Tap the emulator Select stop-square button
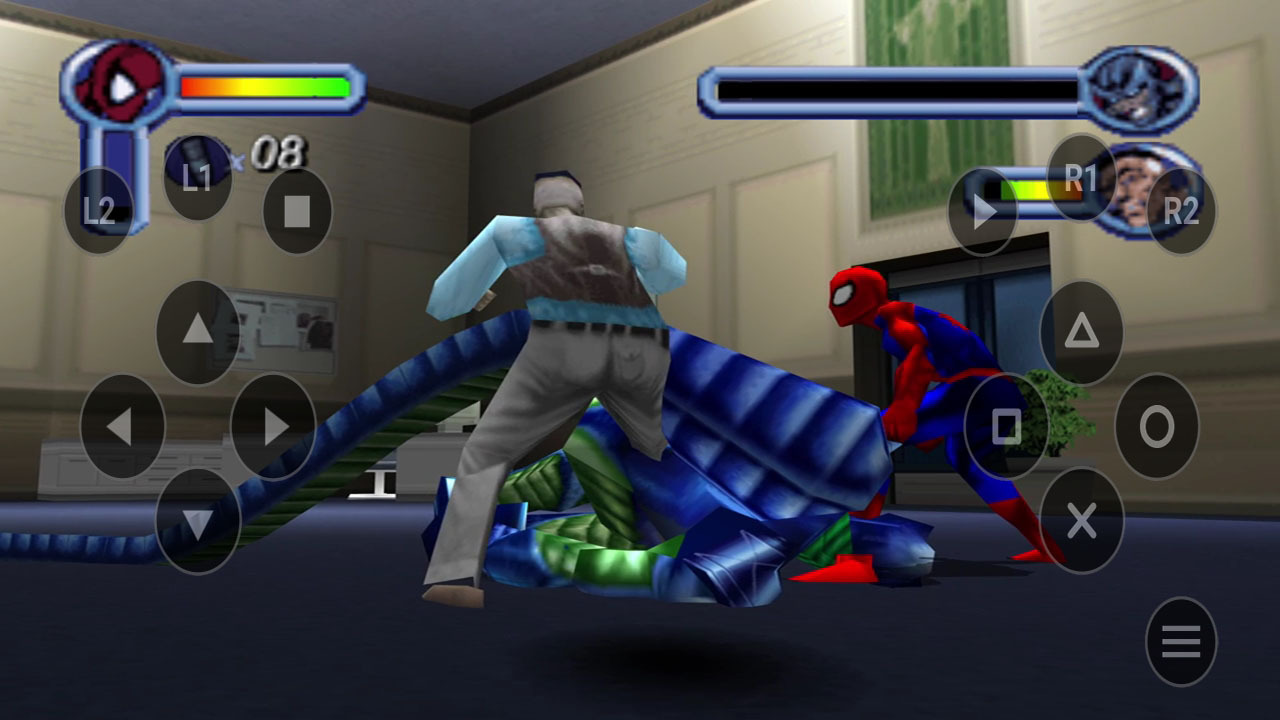The height and width of the screenshot is (720, 1280). (x=297, y=211)
